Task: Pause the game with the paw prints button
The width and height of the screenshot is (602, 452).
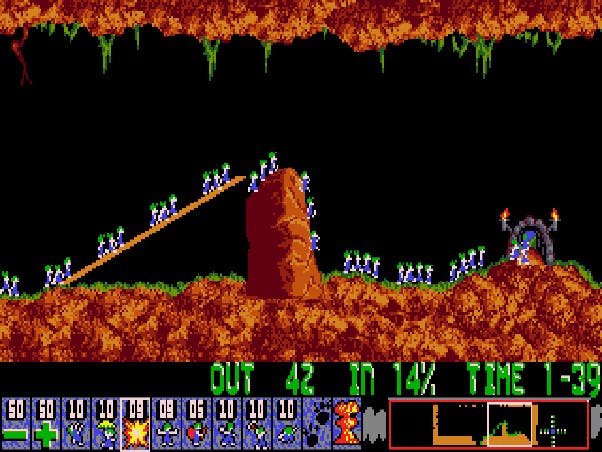Action: [x=317, y=423]
